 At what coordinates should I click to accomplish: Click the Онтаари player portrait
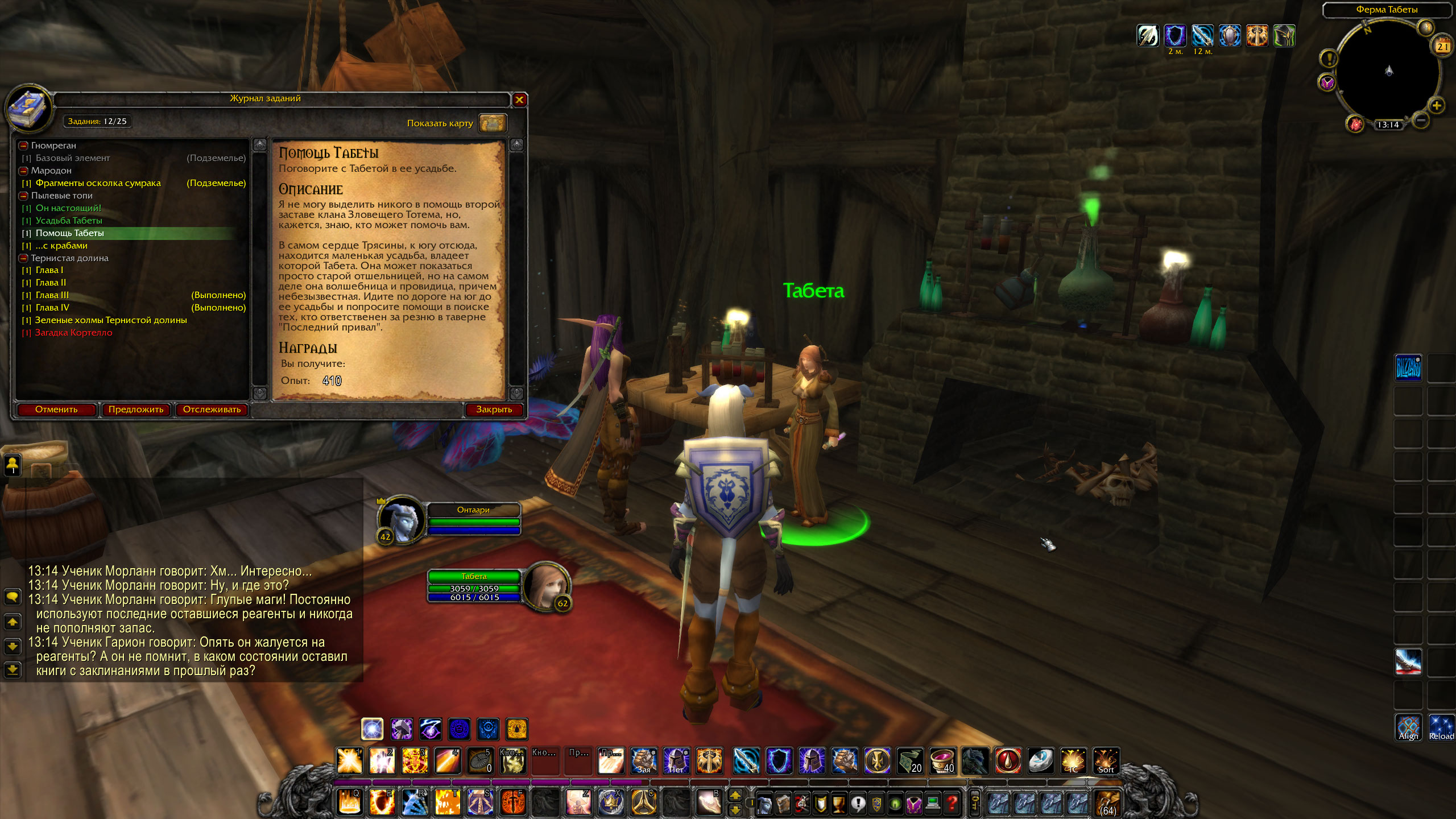401,519
